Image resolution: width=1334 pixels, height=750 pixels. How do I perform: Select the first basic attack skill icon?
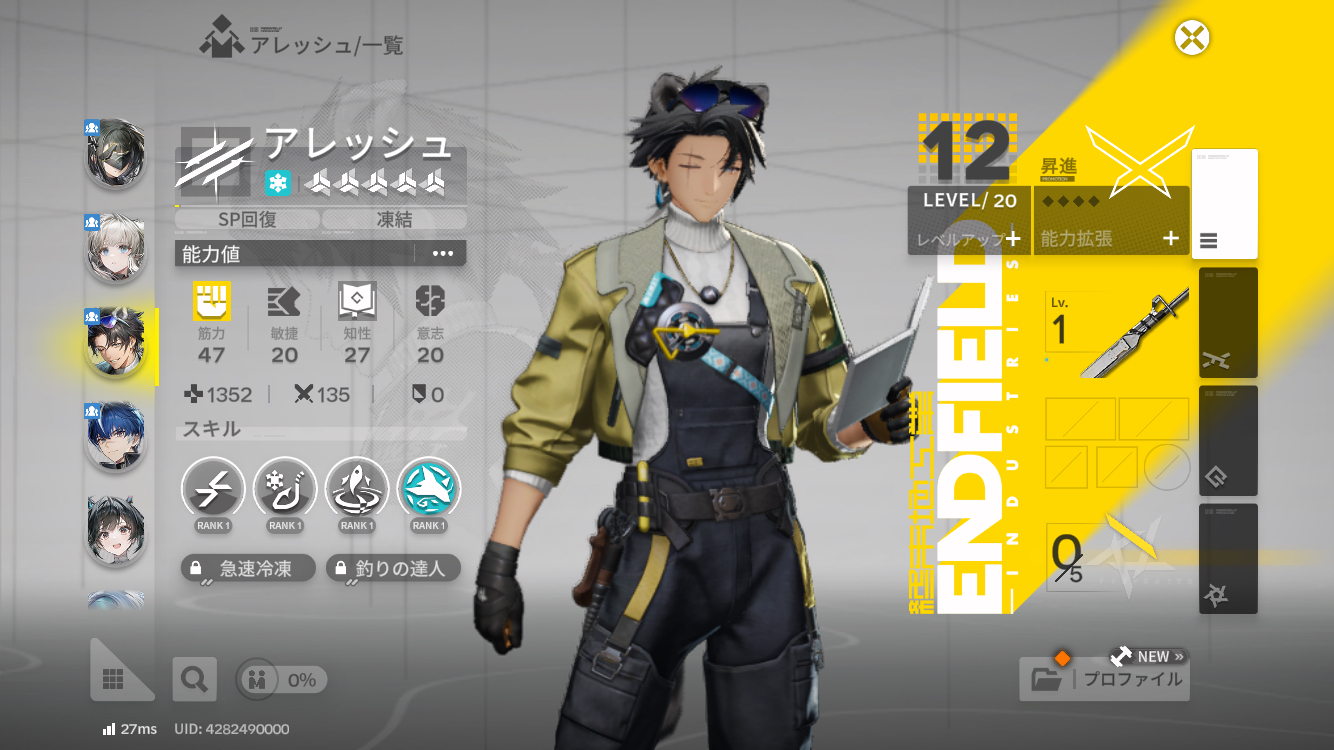[213, 490]
